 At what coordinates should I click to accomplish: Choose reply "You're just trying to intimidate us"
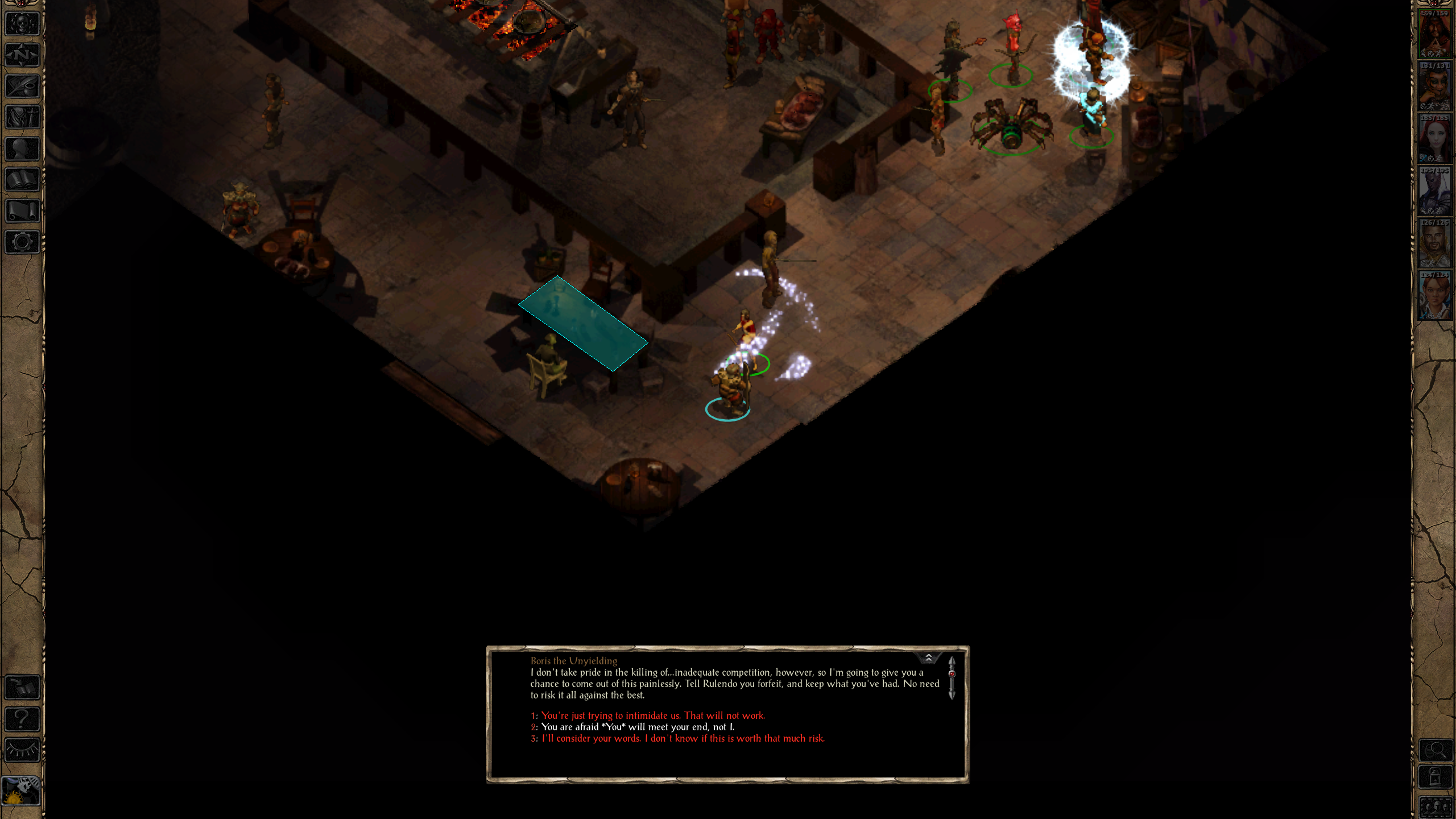pos(653,715)
